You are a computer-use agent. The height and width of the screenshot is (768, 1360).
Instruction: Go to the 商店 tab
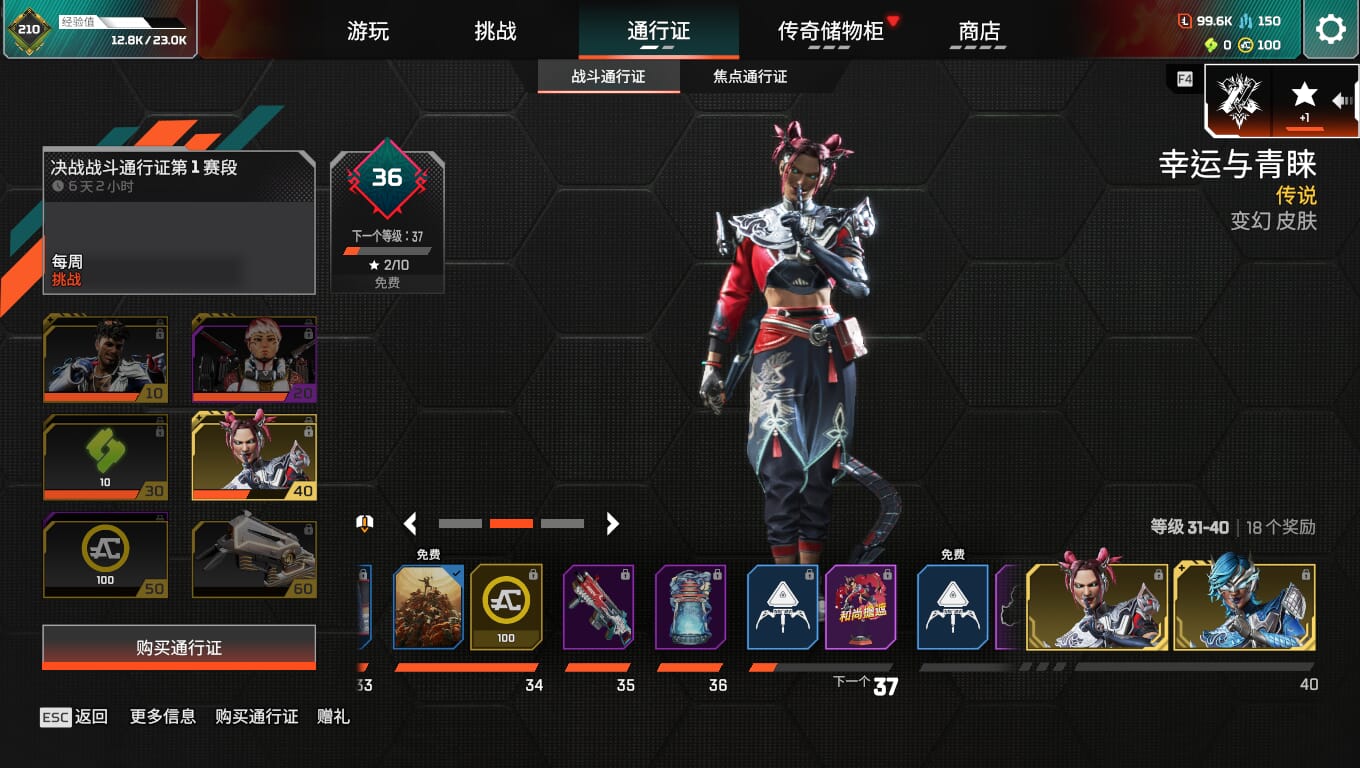pyautogui.click(x=979, y=31)
